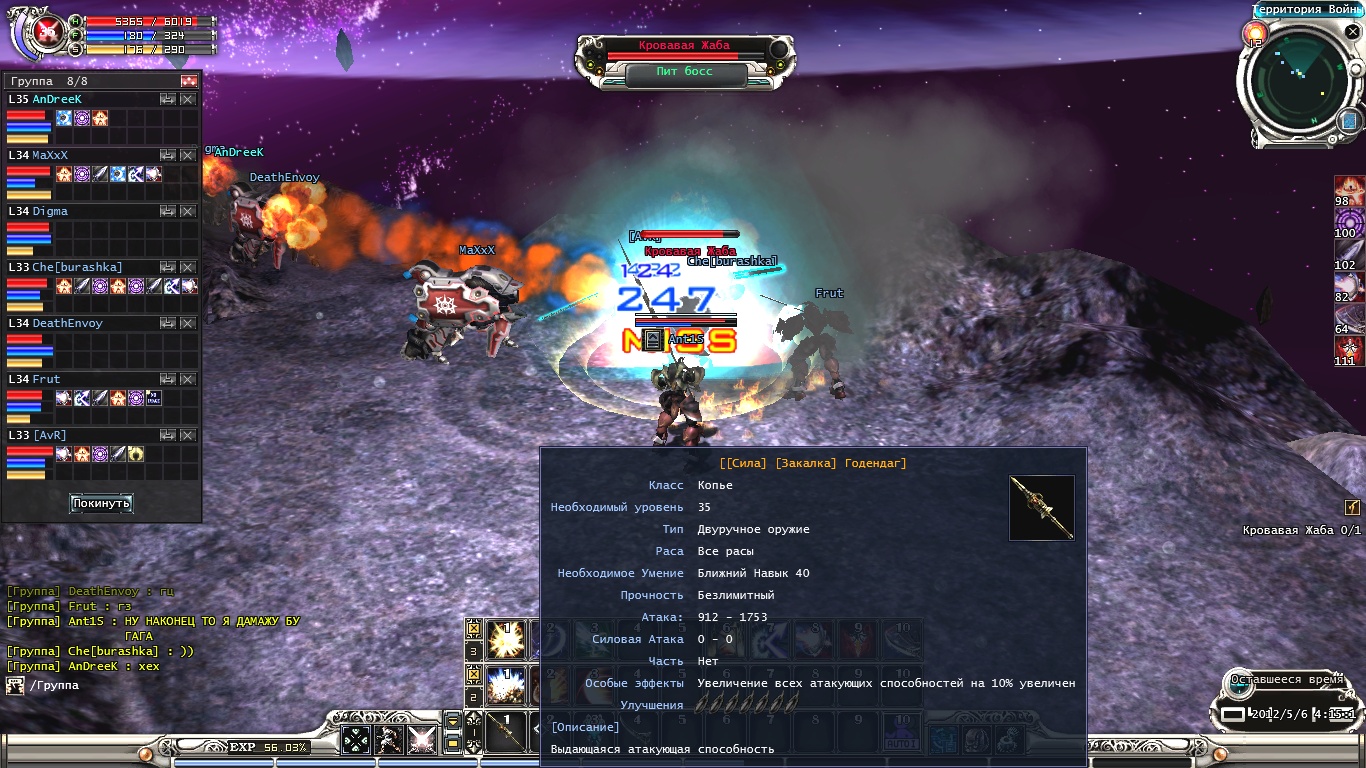The width and height of the screenshot is (1366, 768).
Task: Select party member AnDreeK in group list
Action: coord(58,100)
